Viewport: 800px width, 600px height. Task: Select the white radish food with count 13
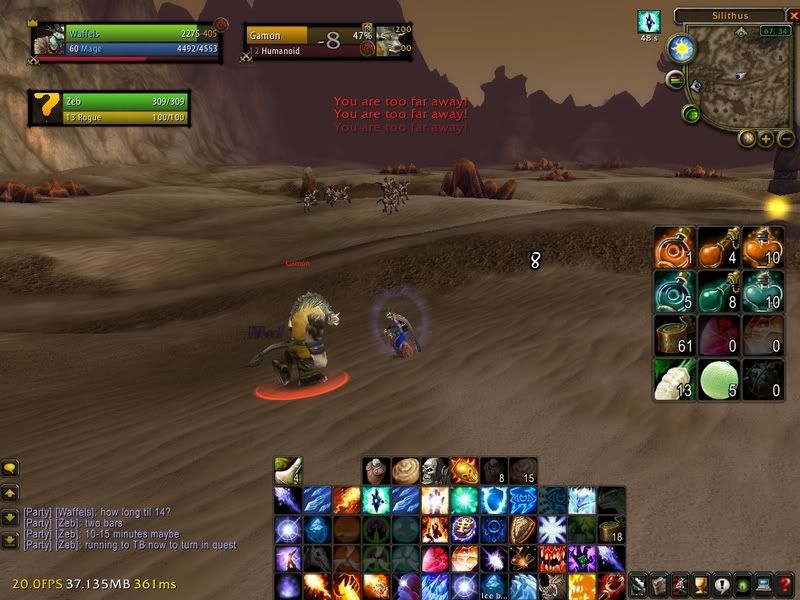click(x=674, y=379)
